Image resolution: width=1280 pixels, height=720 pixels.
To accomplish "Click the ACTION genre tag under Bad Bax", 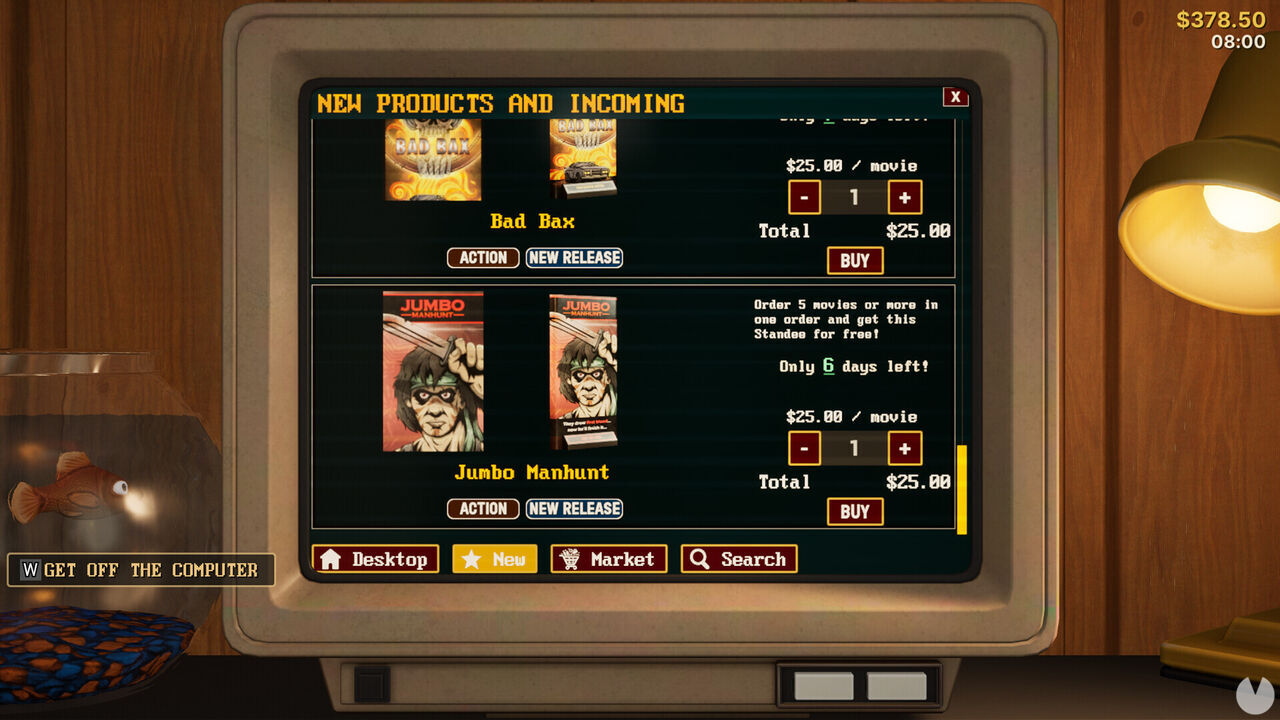I will (483, 257).
